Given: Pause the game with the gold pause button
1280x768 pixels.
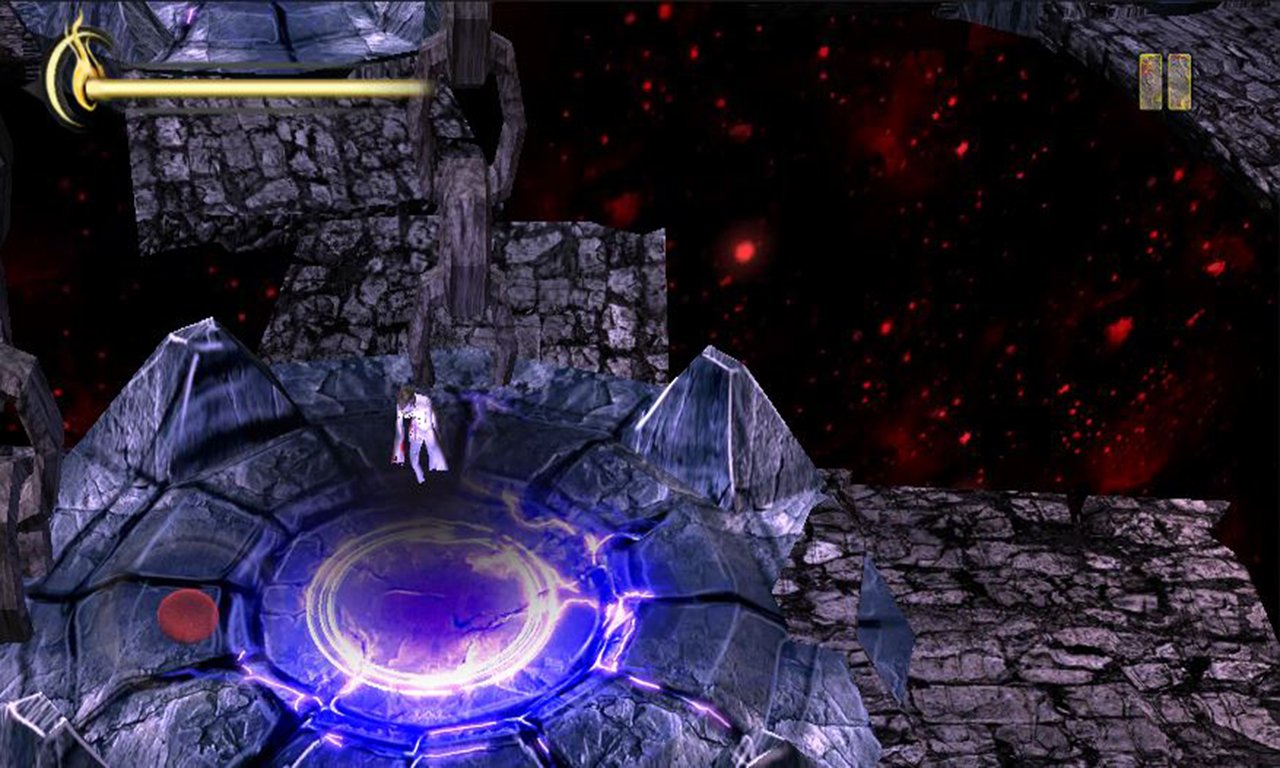Looking at the screenshot, I should (1165, 81).
